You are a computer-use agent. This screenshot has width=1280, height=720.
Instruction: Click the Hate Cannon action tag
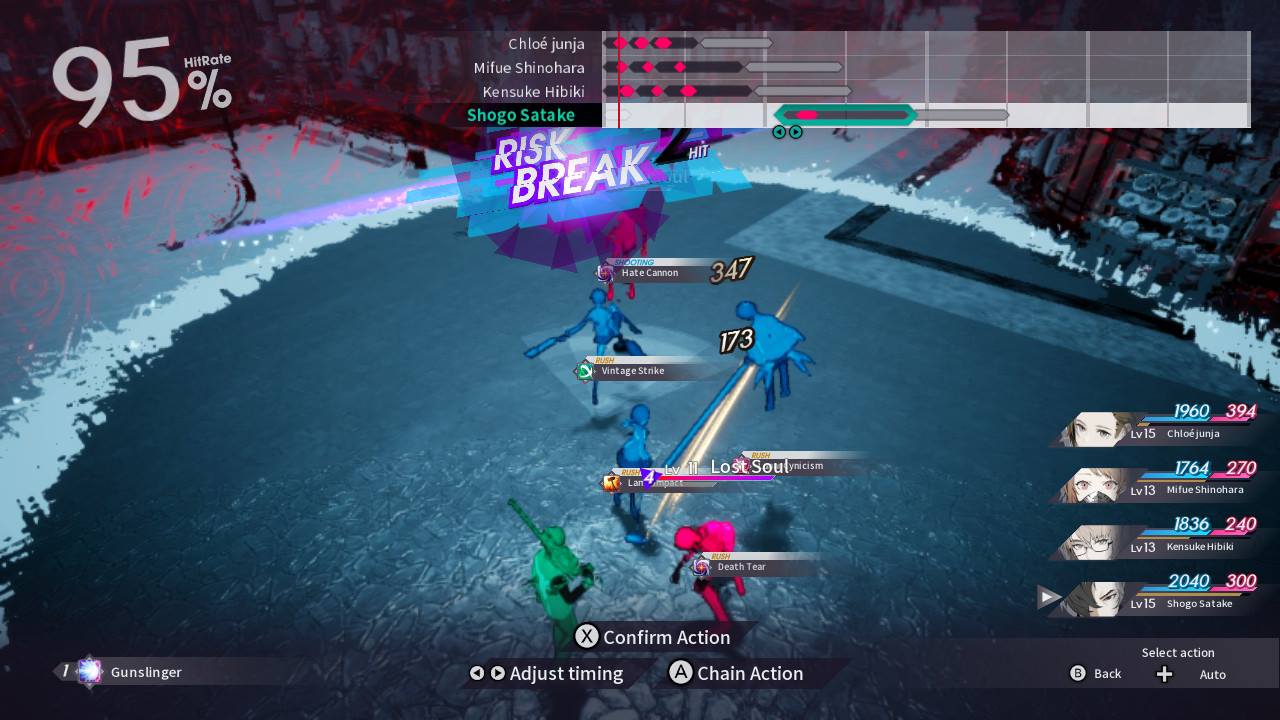point(649,273)
